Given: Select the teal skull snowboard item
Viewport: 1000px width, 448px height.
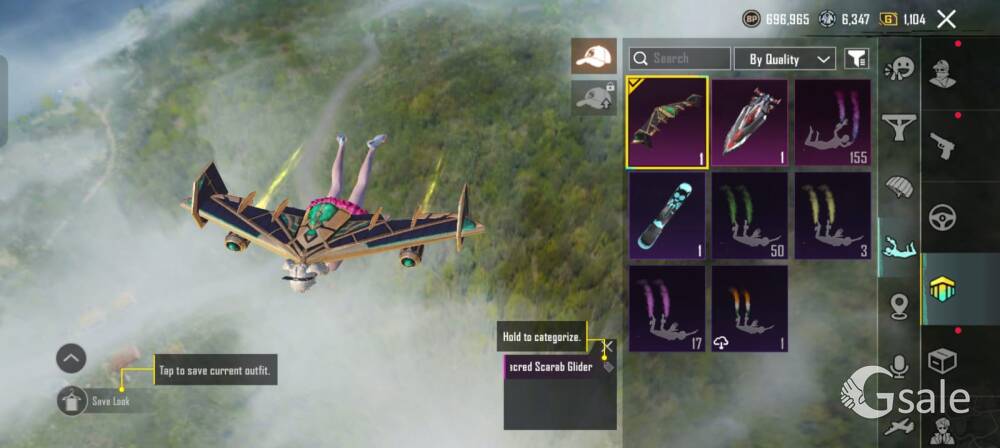Looking at the screenshot, I should point(667,215).
